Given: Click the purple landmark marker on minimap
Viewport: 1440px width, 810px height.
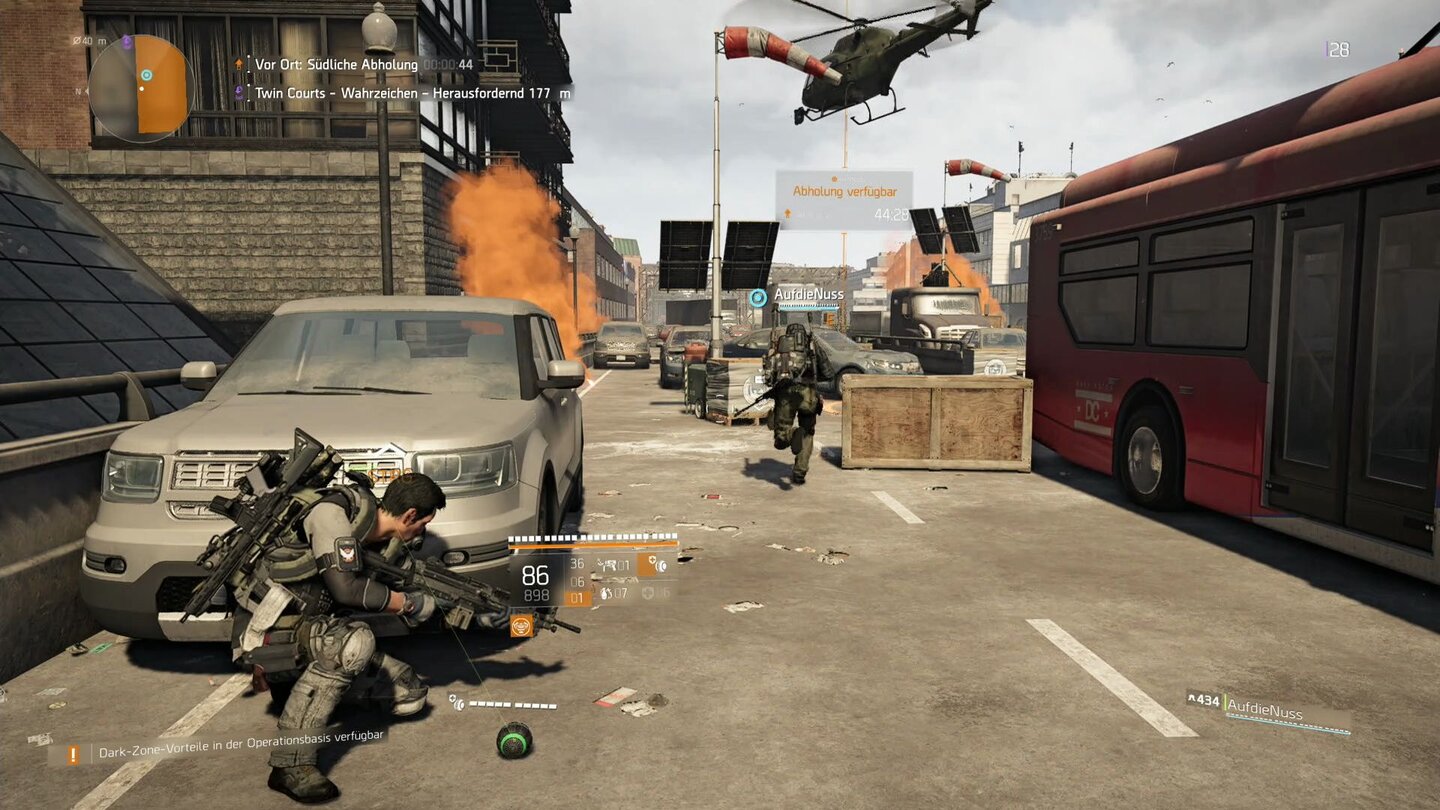Looking at the screenshot, I should click(127, 43).
